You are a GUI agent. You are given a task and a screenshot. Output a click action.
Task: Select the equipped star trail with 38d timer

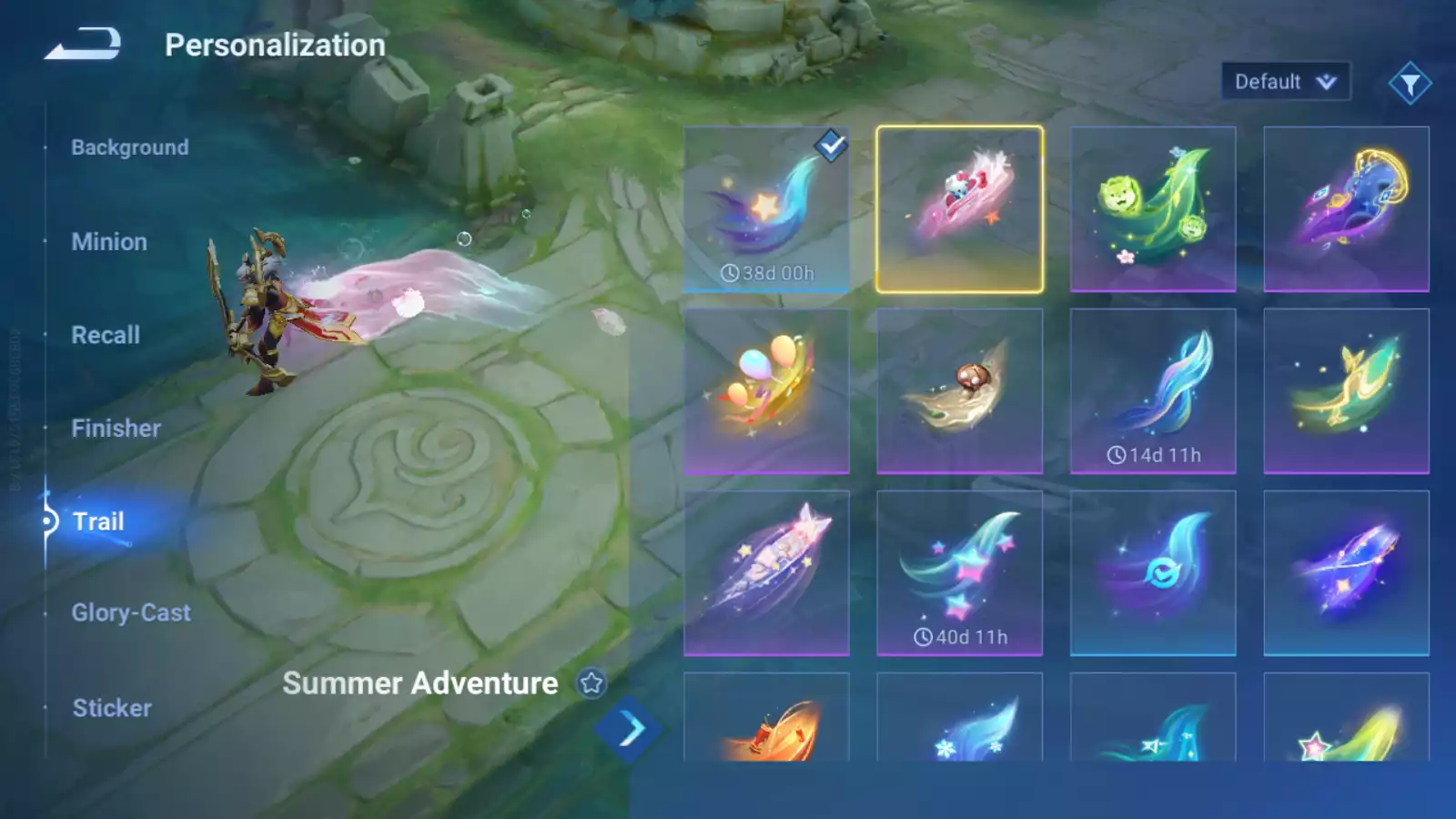766,209
